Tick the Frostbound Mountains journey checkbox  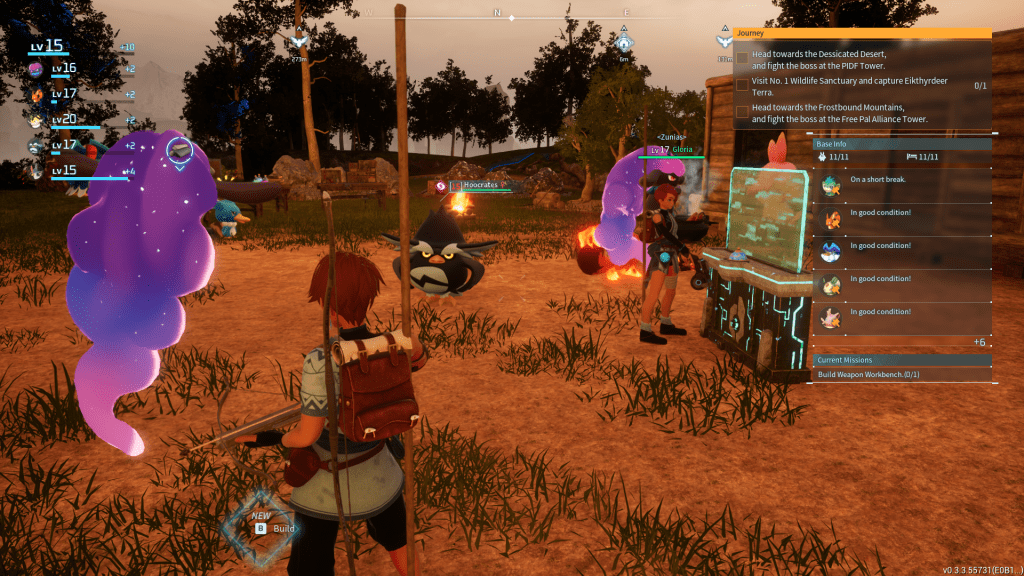point(742,112)
